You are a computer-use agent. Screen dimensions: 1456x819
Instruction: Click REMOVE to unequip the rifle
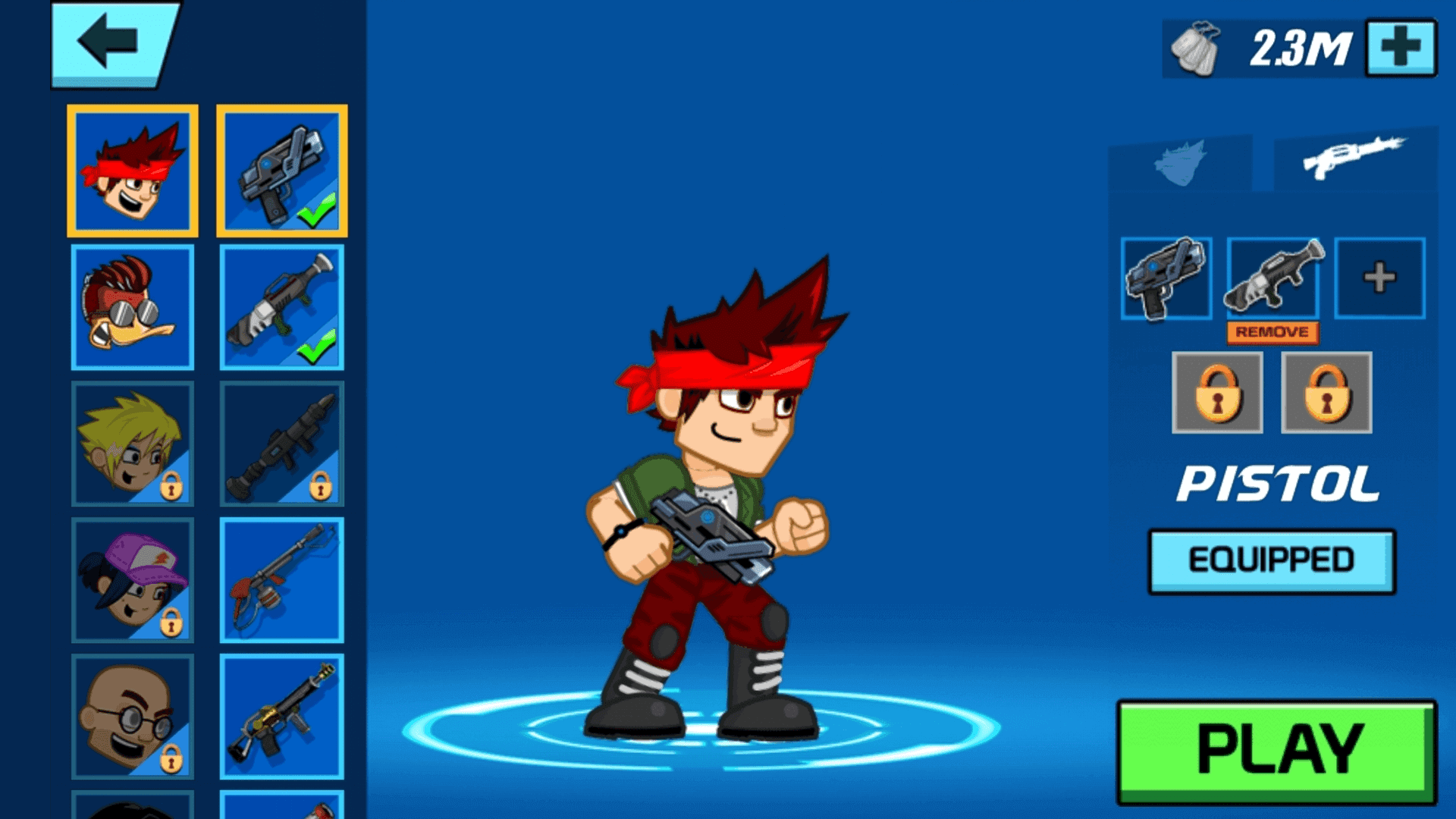point(1272,331)
